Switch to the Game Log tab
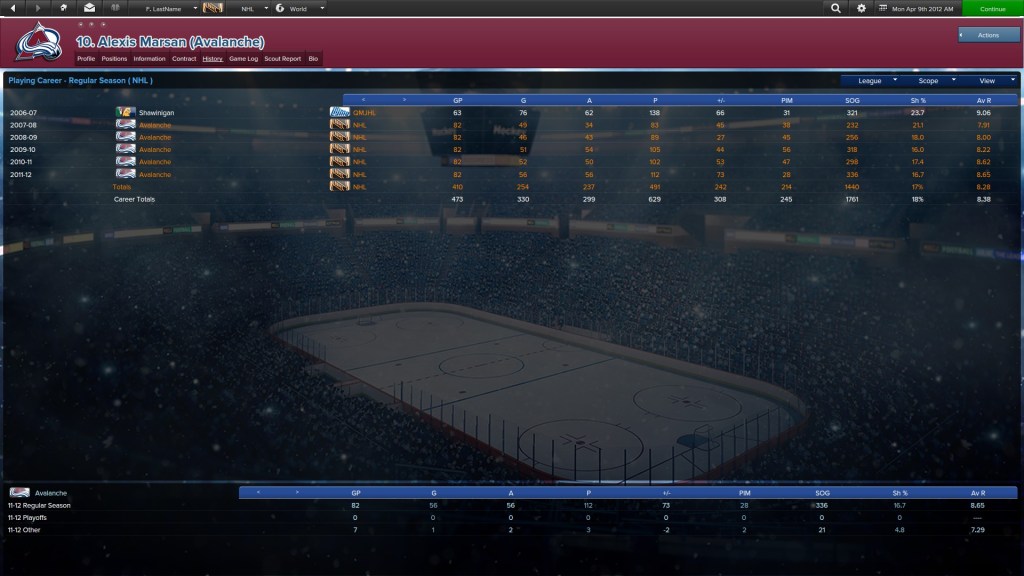Viewport: 1024px width, 576px height. [243, 59]
